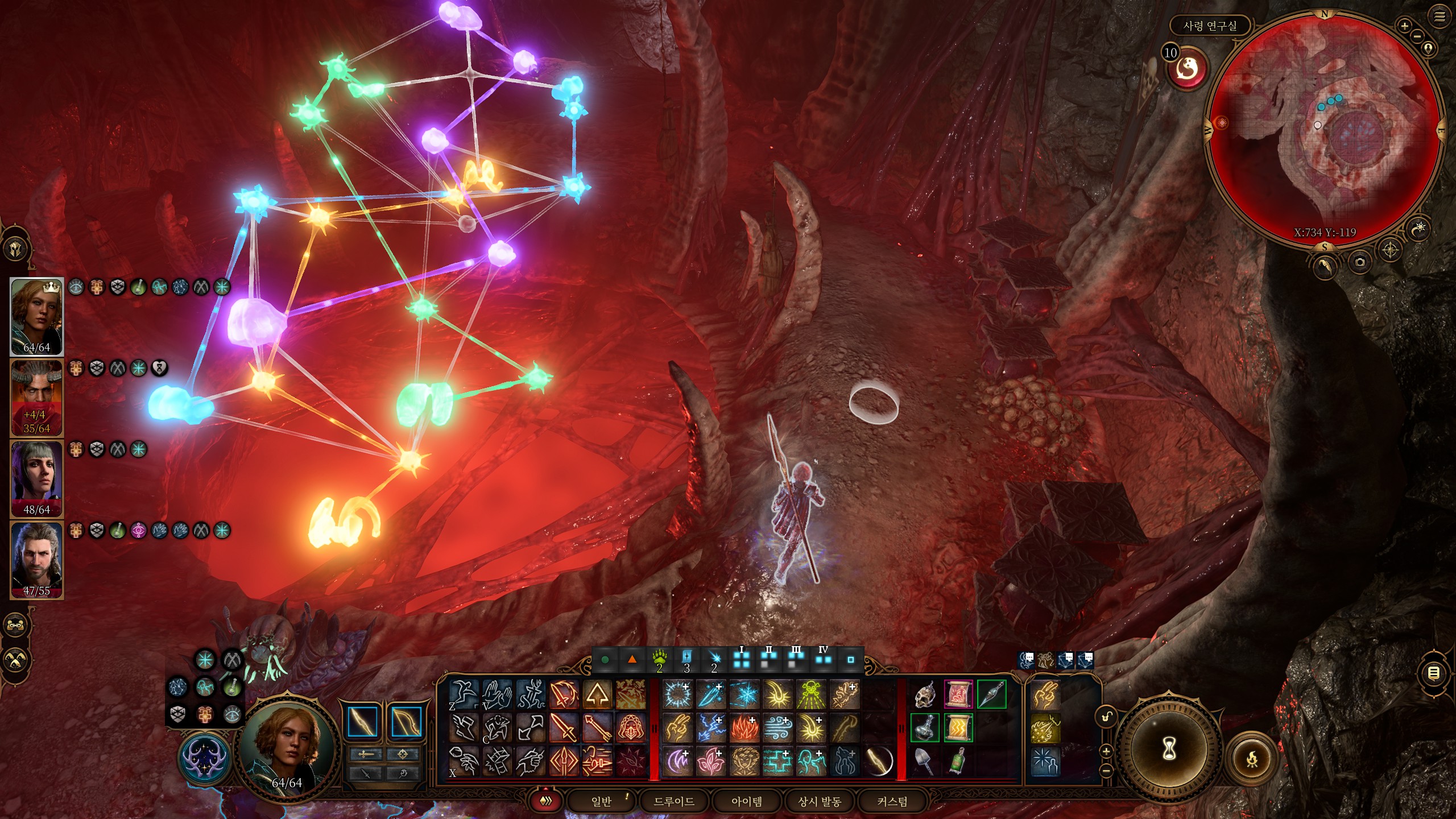
Task: Zoom out the minimap
Action: tap(1417, 37)
